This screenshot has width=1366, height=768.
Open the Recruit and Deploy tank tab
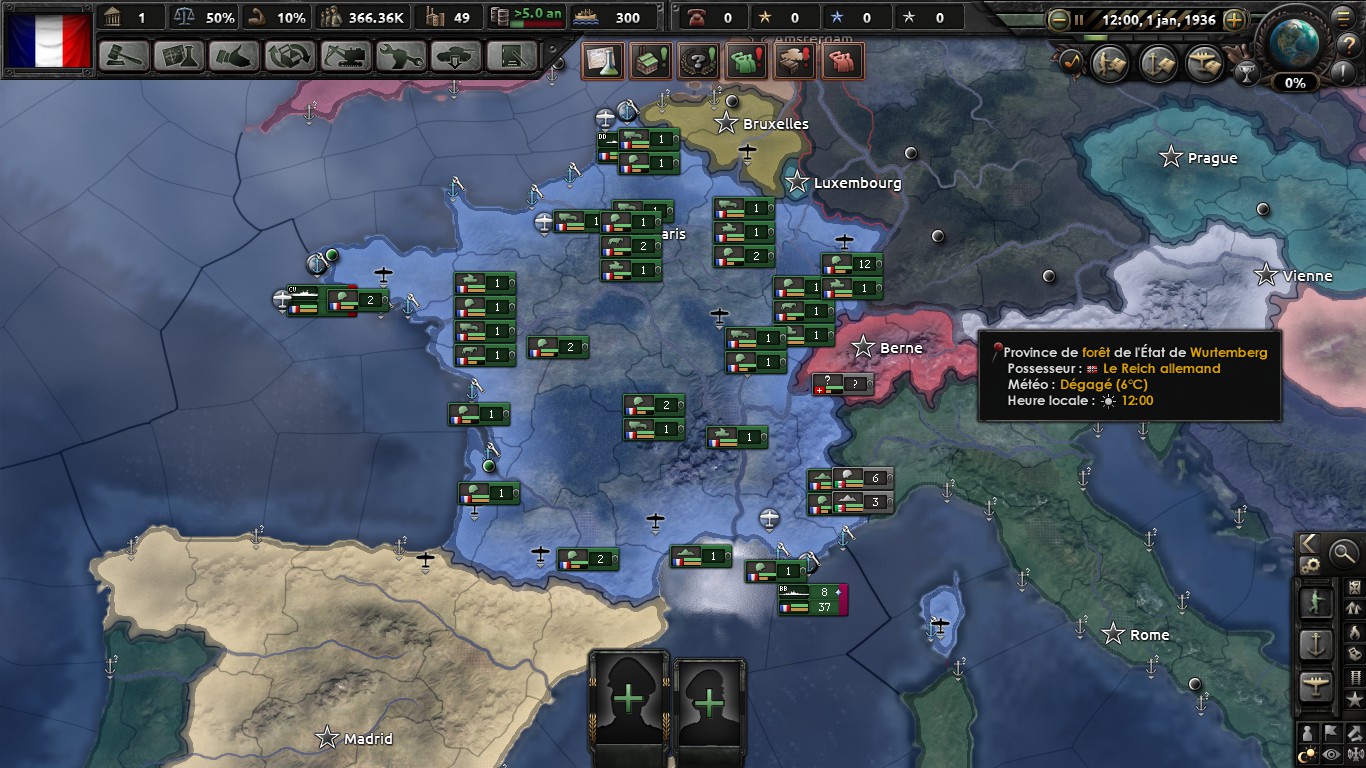click(x=457, y=56)
